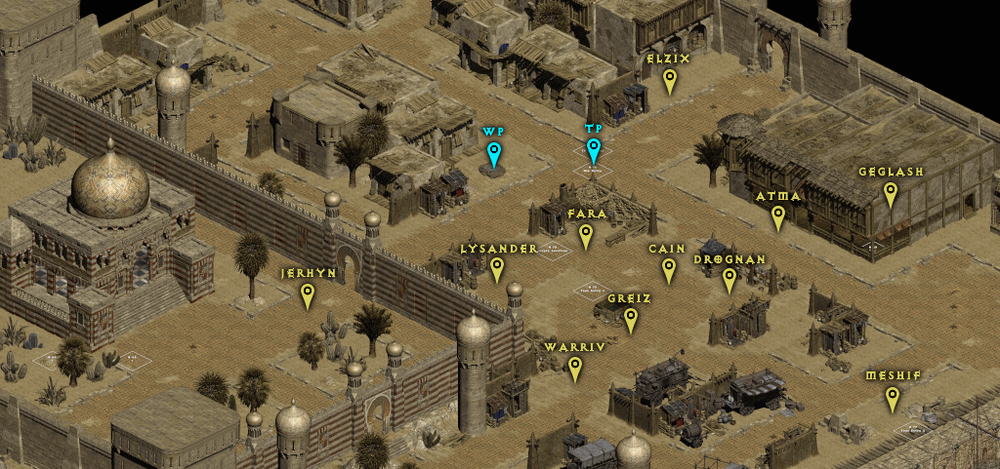Select Fara's yellow map pin

(x=586, y=235)
